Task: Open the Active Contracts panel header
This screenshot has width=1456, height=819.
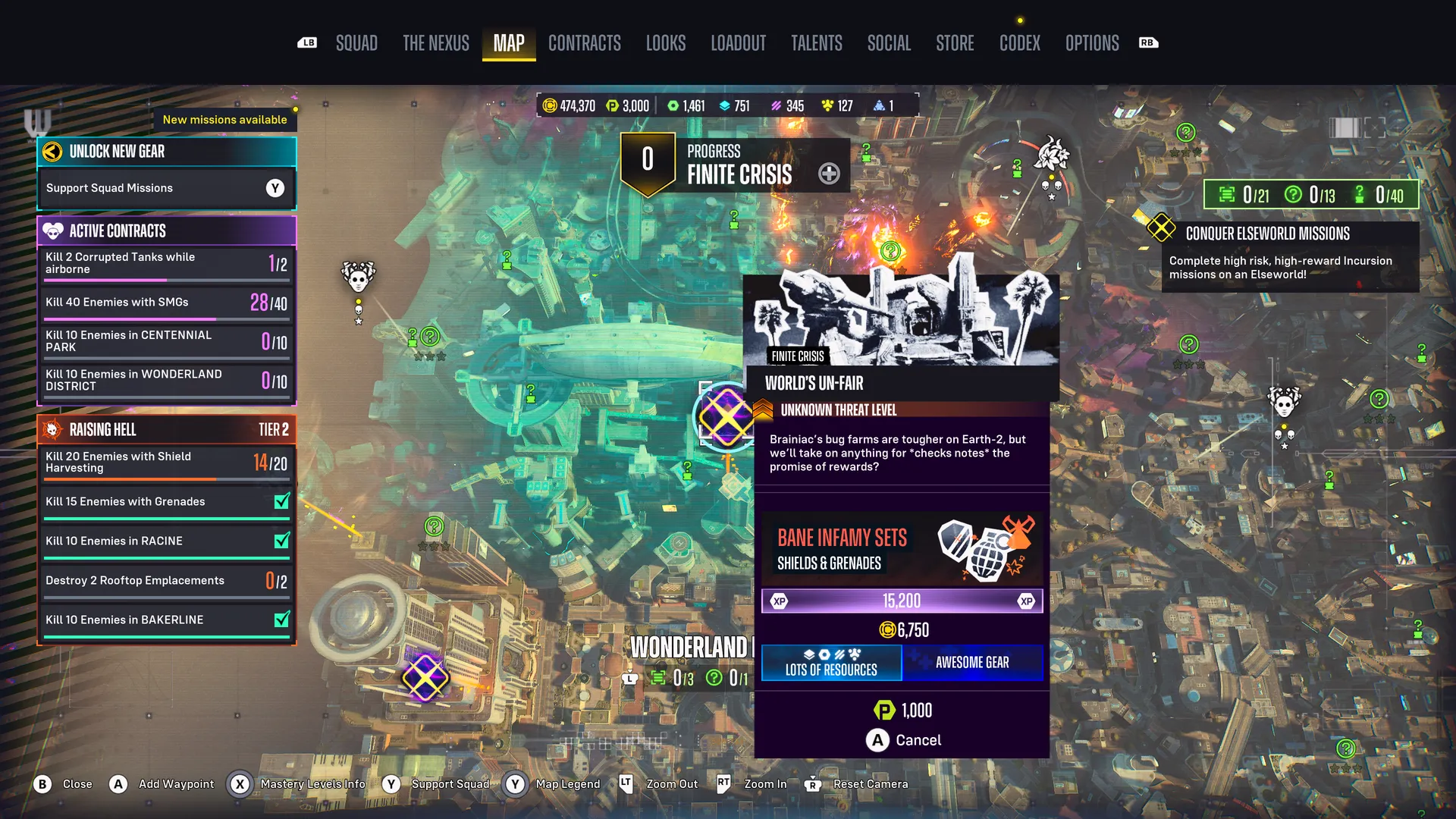Action: (166, 231)
